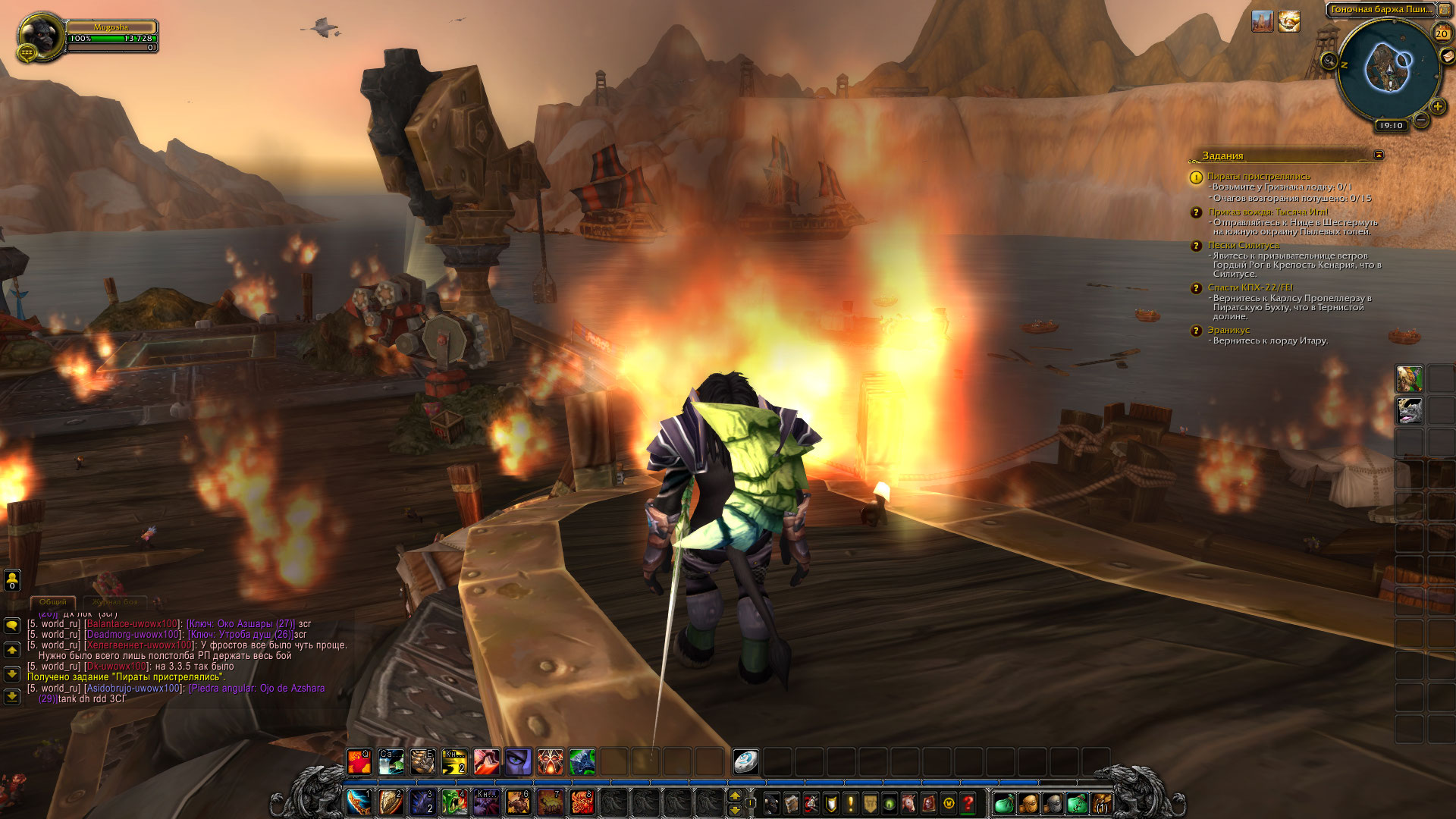This screenshot has width=1456, height=819.
Task: Zoom out the minimap with minus button
Action: 1421,119
